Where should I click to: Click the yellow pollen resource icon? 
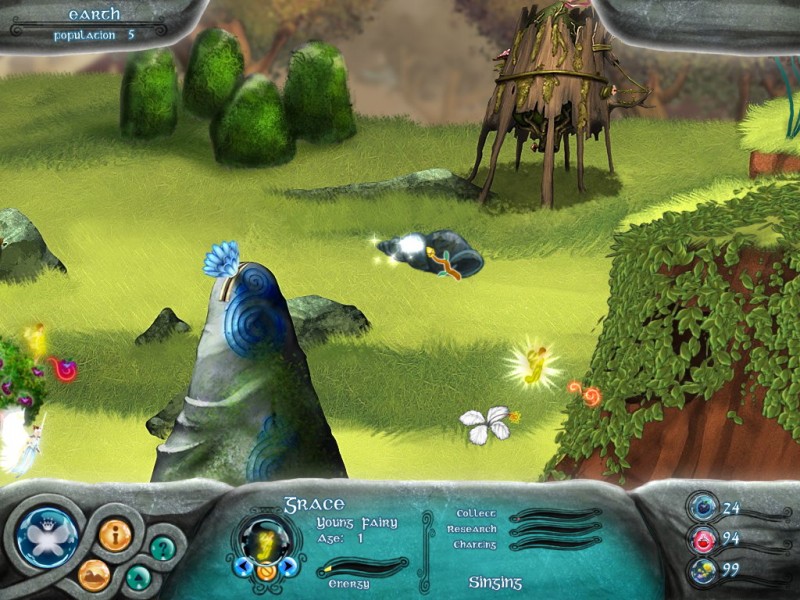[701, 570]
